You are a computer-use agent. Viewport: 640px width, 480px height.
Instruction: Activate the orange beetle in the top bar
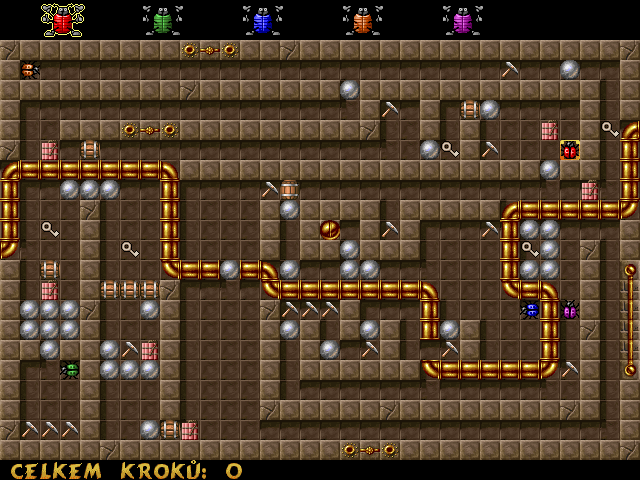362,19
